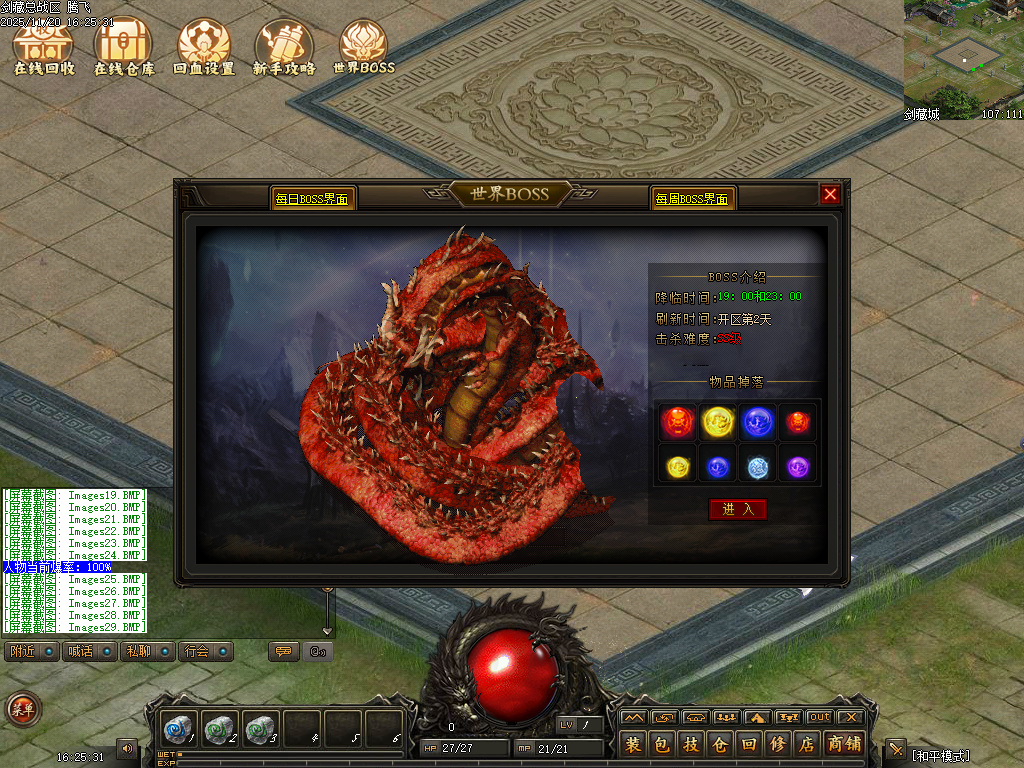Toggle the 行会 guild chat channel
This screenshot has height=768, width=1024.
pos(205,651)
